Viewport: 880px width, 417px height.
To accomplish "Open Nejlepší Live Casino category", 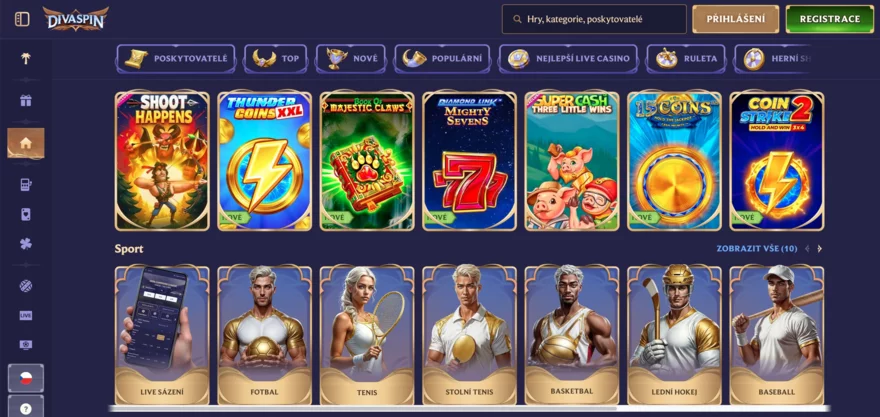I will pyautogui.click(x=570, y=58).
